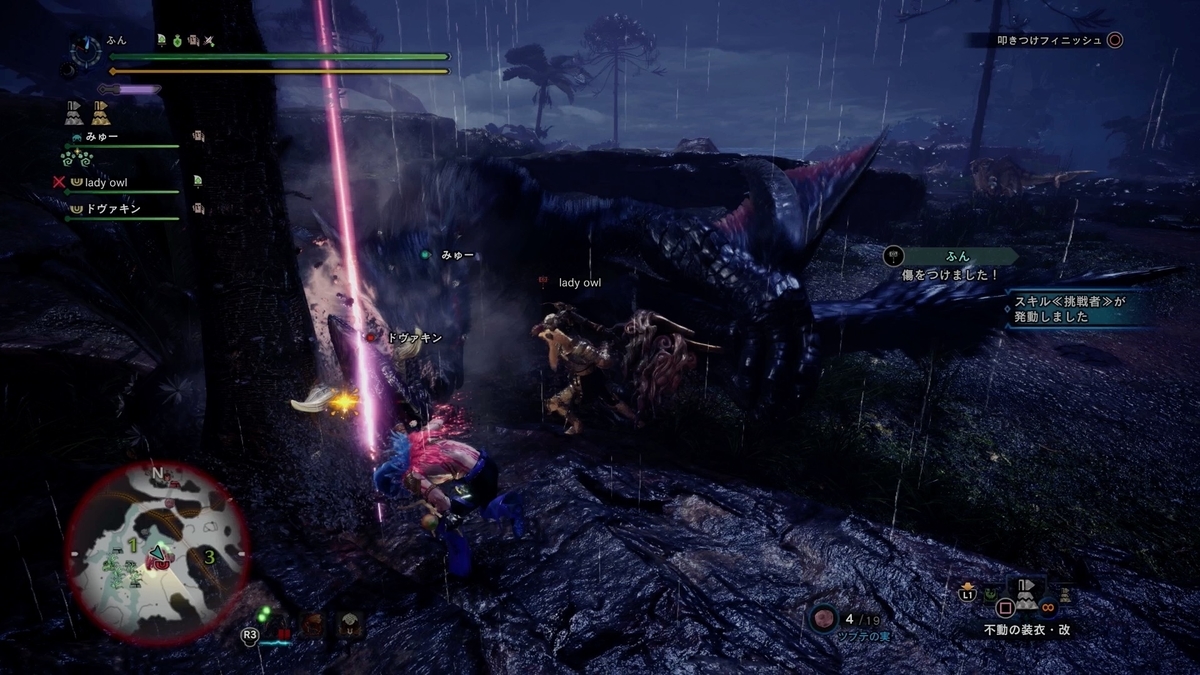This screenshot has height=675, width=1200.
Task: Click area number 3 on minimap
Action: click(209, 556)
